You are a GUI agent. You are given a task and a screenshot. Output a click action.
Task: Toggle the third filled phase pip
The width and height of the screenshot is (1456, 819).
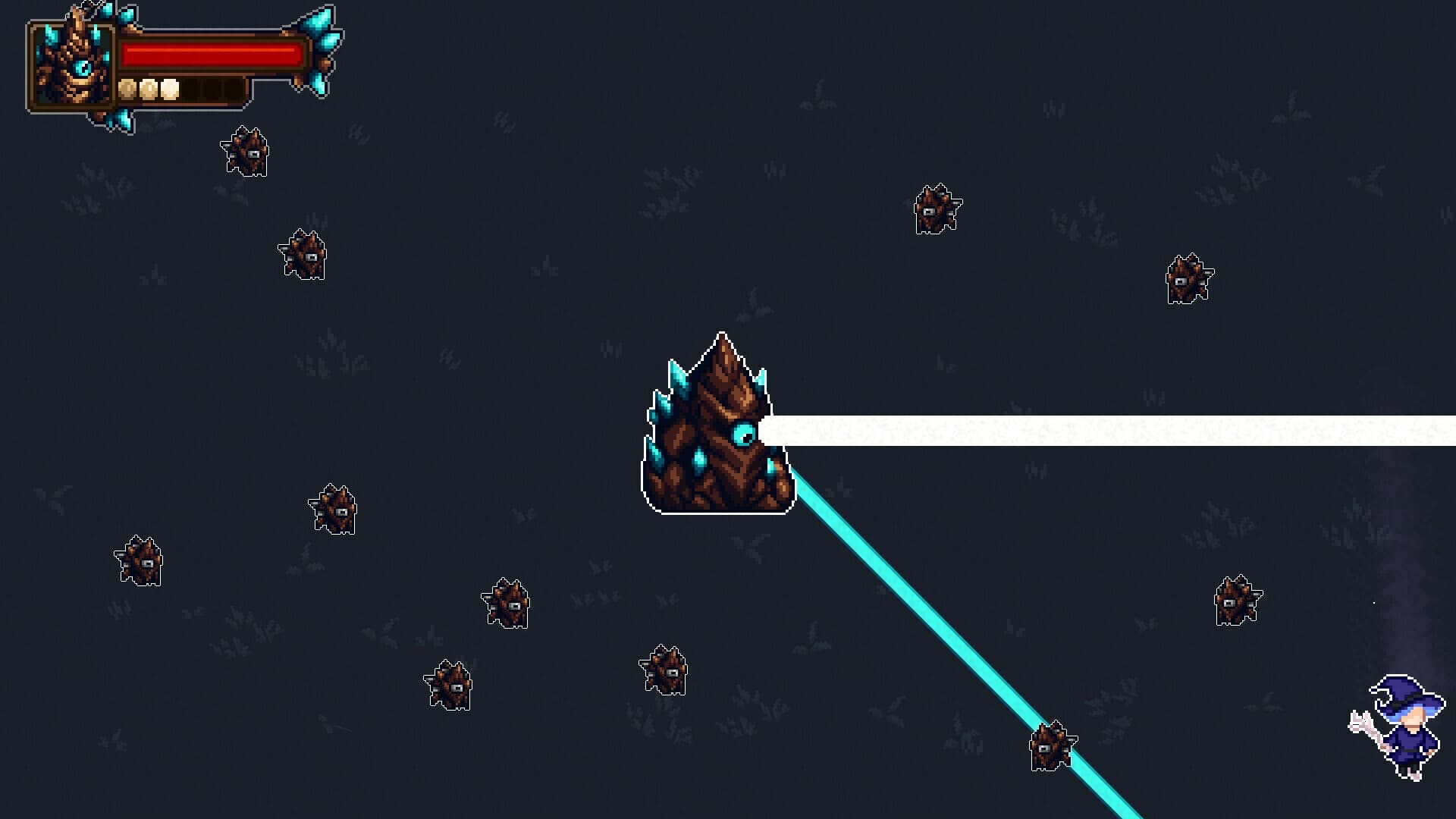tap(169, 89)
